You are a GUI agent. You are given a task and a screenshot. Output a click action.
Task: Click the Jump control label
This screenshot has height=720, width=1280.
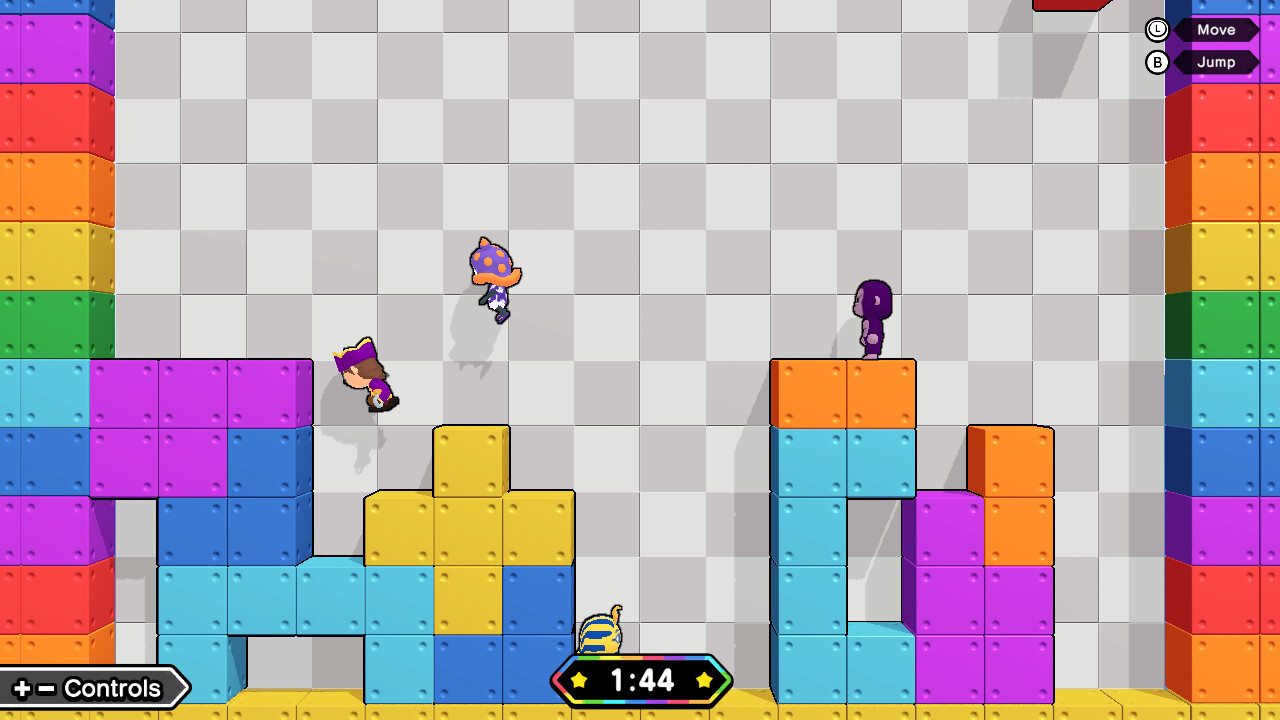(1218, 62)
